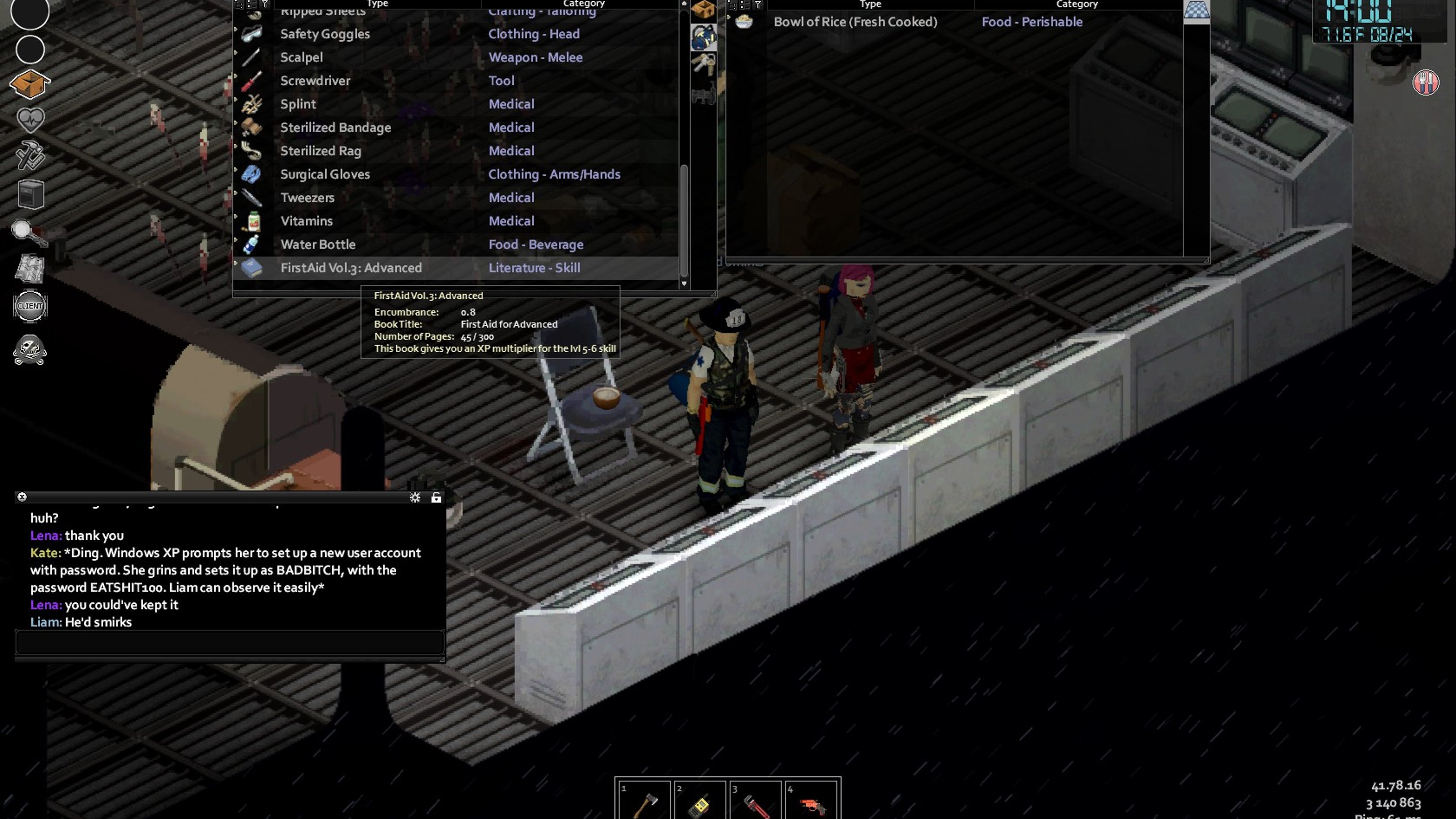Select the Scalpel in inventory
Screen dimensions: 1456x819
301,57
